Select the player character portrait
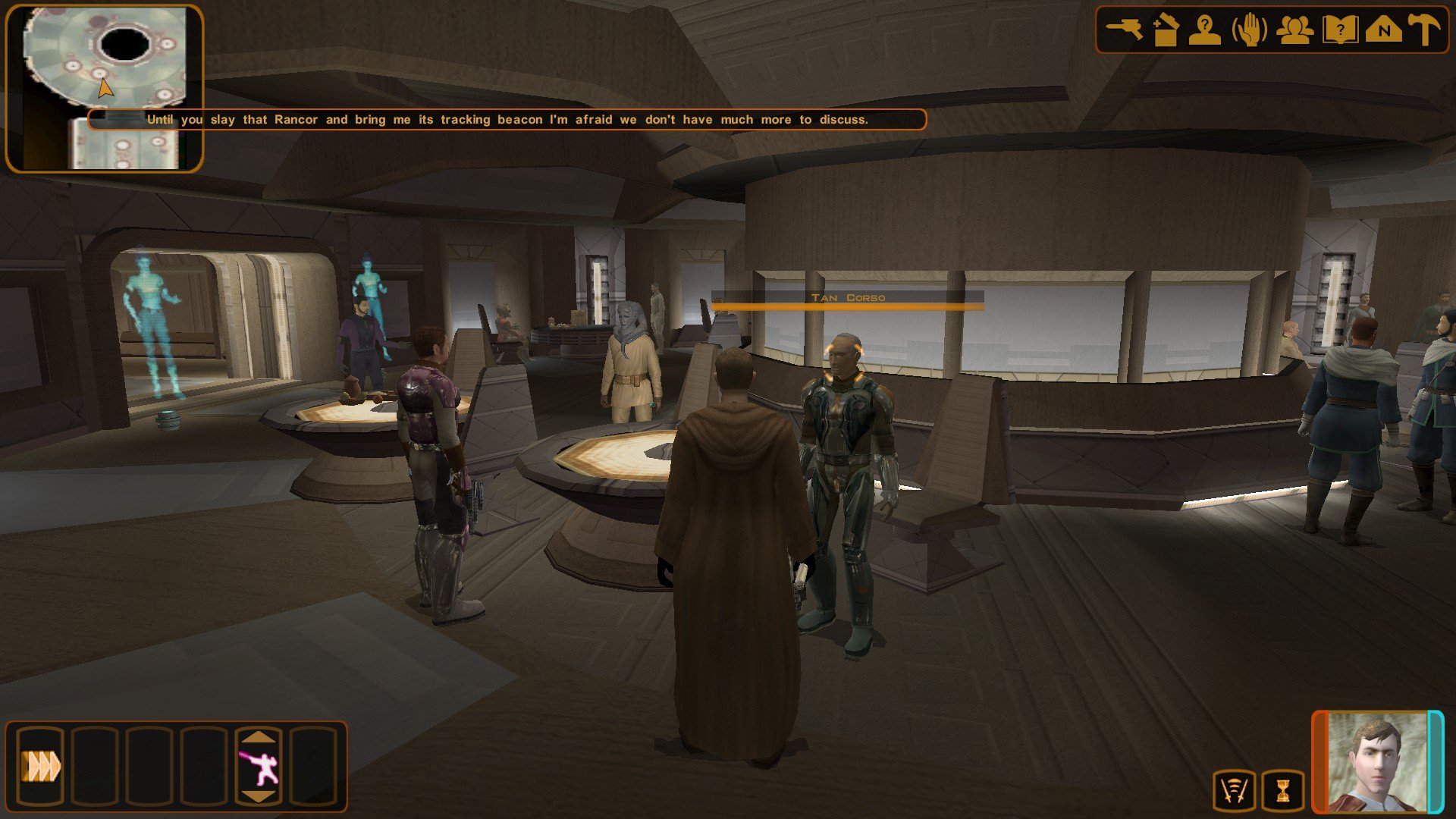The image size is (1456, 819). tap(1376, 762)
